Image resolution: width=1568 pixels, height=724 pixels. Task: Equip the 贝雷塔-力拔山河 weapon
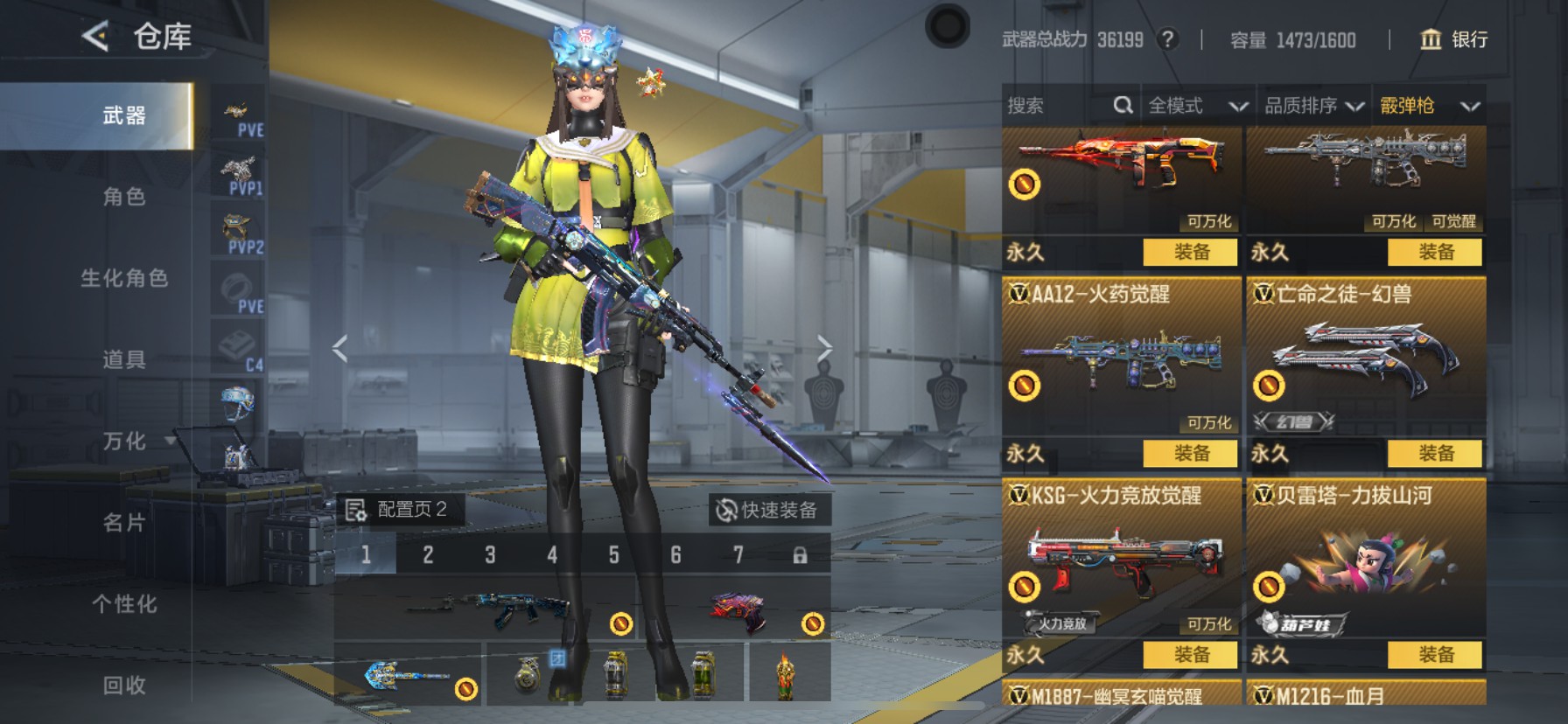(x=1435, y=655)
